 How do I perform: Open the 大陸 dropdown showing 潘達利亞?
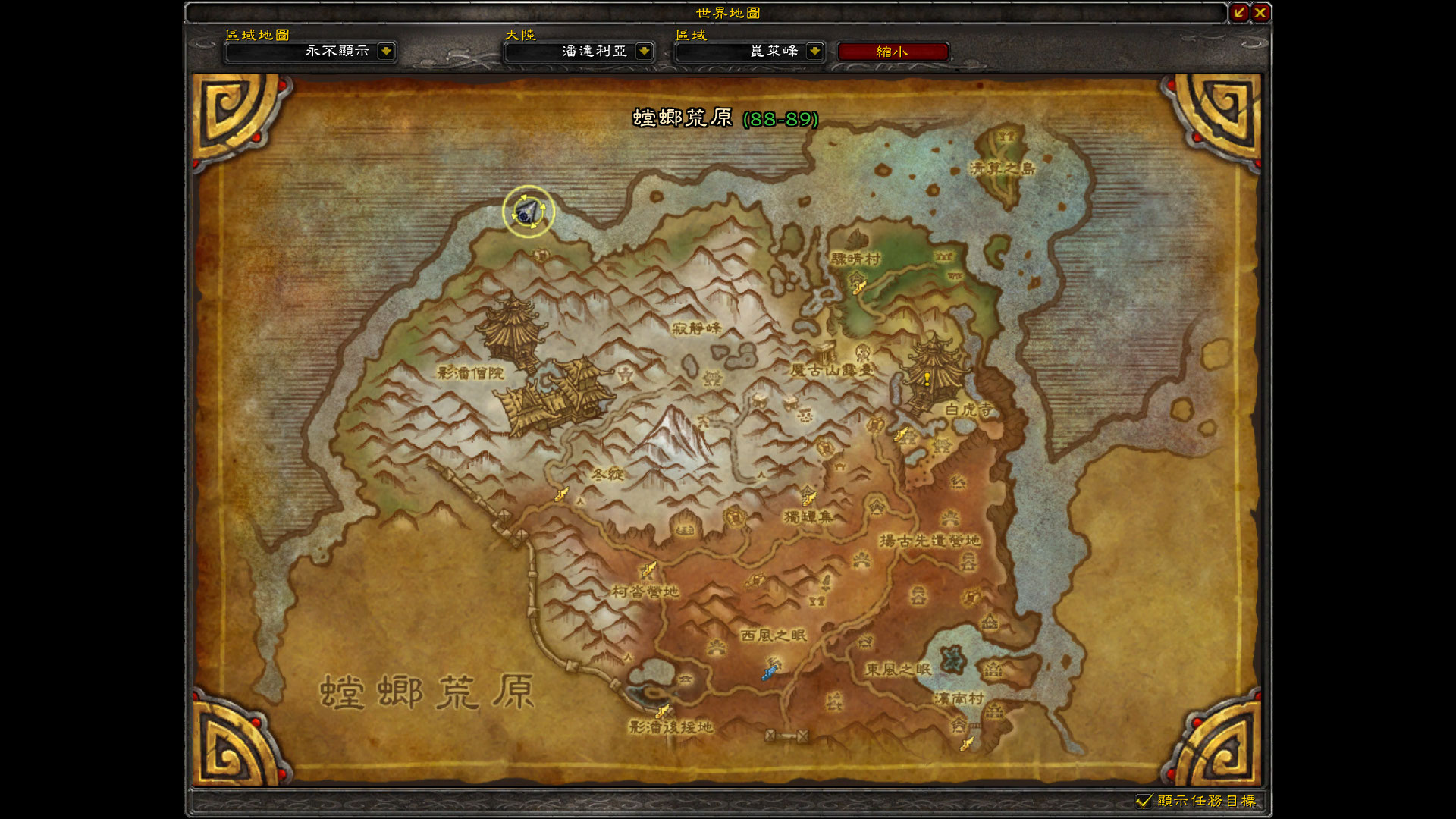tap(579, 52)
